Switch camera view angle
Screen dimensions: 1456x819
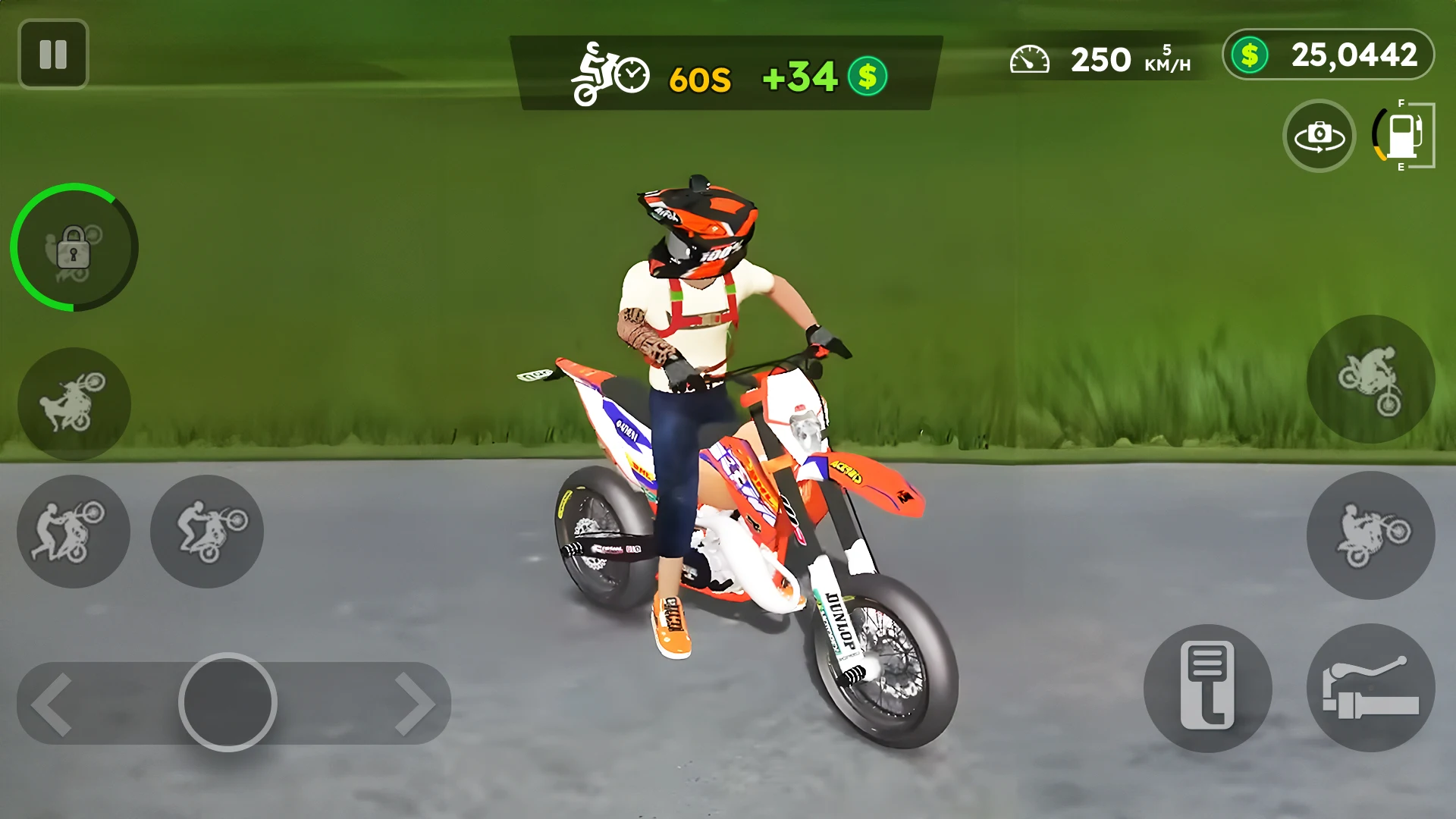[x=1319, y=136]
